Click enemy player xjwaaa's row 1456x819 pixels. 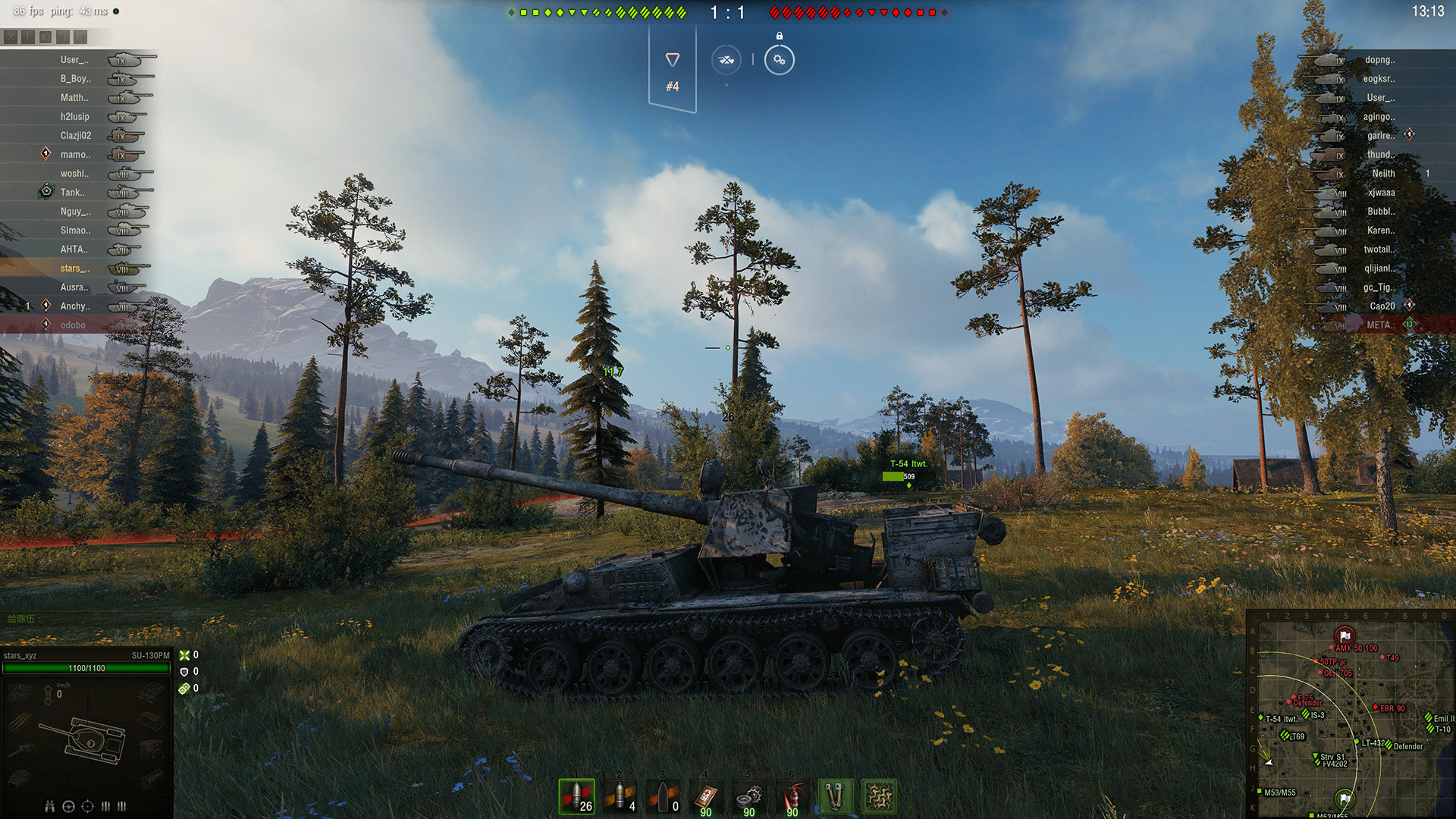[x=1381, y=193]
